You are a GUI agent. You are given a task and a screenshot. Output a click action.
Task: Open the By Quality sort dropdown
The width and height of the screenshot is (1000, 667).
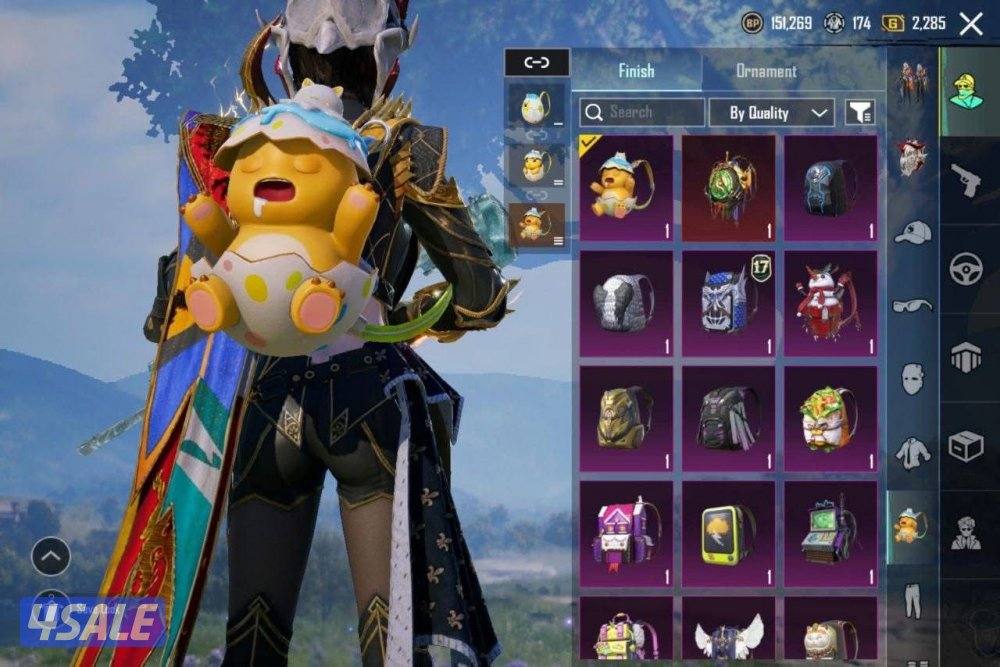771,112
